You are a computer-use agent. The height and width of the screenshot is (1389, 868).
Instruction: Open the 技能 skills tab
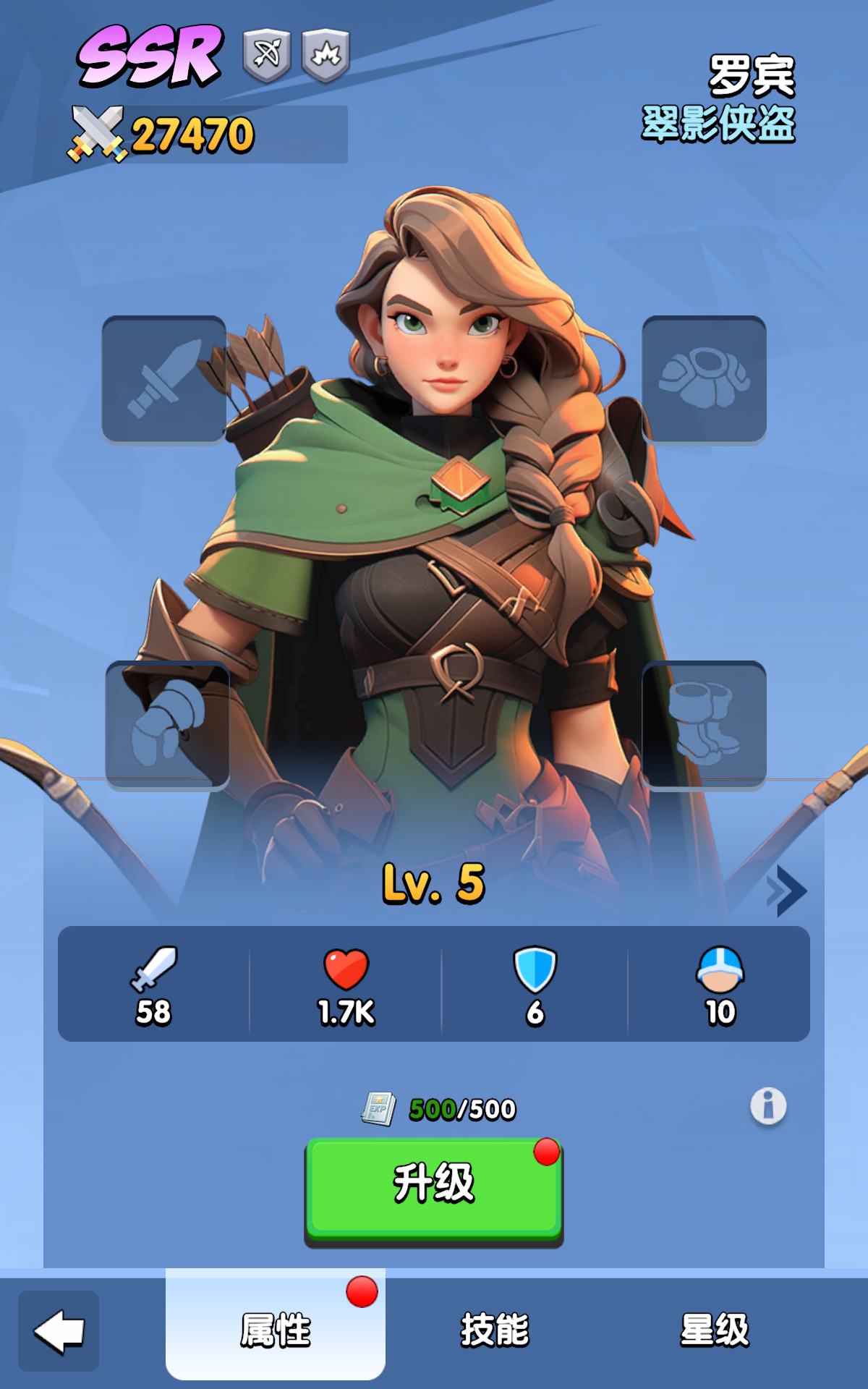pos(495,1330)
